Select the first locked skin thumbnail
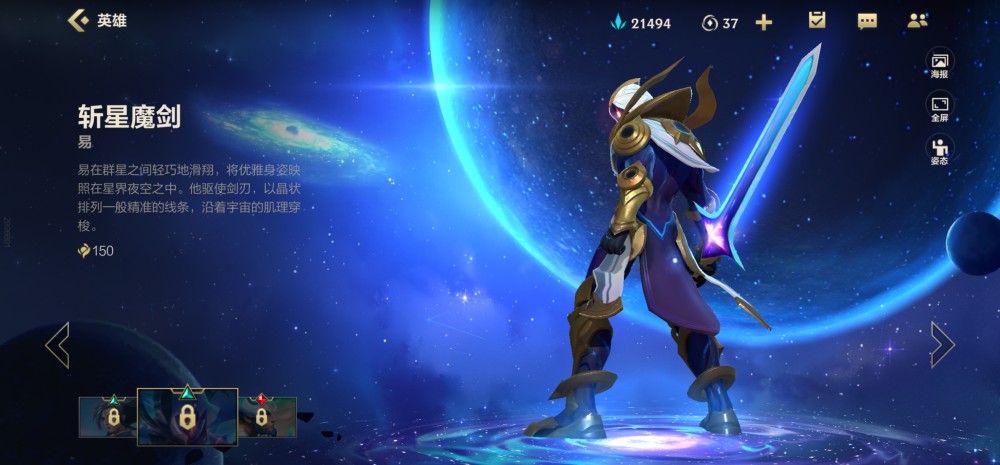The width and height of the screenshot is (1000, 465). click(107, 417)
